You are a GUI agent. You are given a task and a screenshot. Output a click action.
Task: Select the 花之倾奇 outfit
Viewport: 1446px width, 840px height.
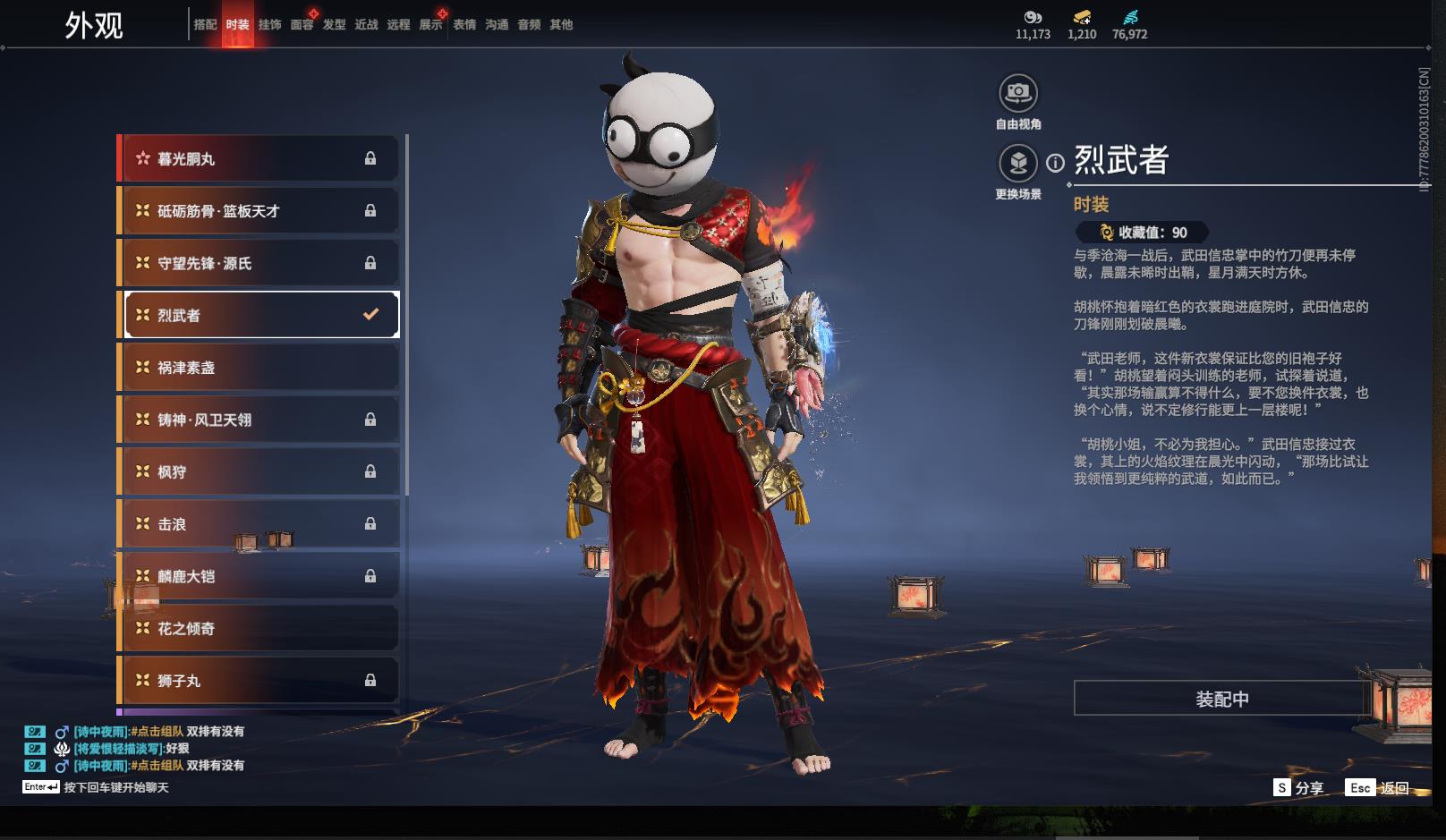(x=259, y=629)
